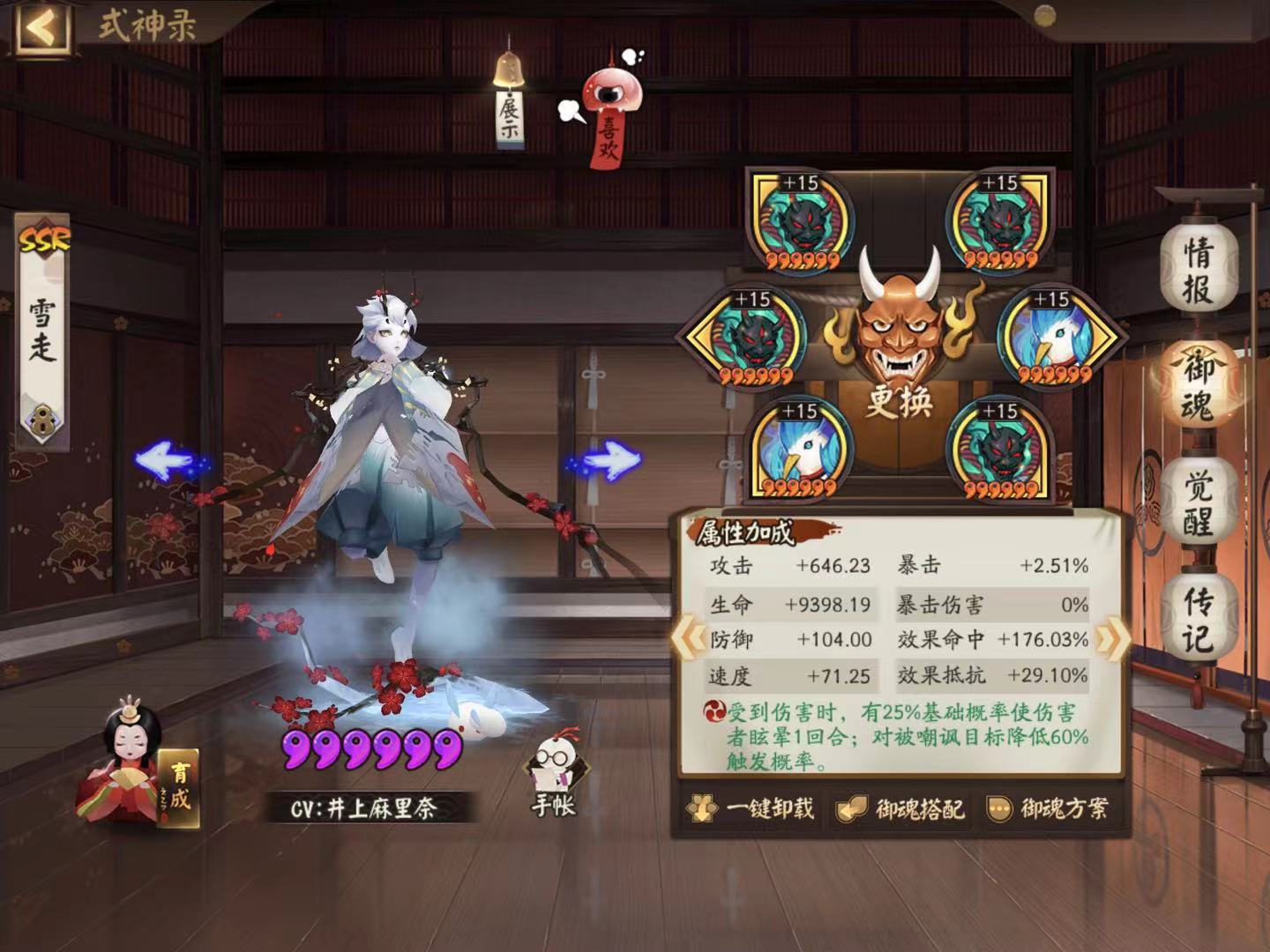Click the bottom-right dark mask soul slot
Screen dimensions: 1270x952
pyautogui.click(x=1001, y=448)
